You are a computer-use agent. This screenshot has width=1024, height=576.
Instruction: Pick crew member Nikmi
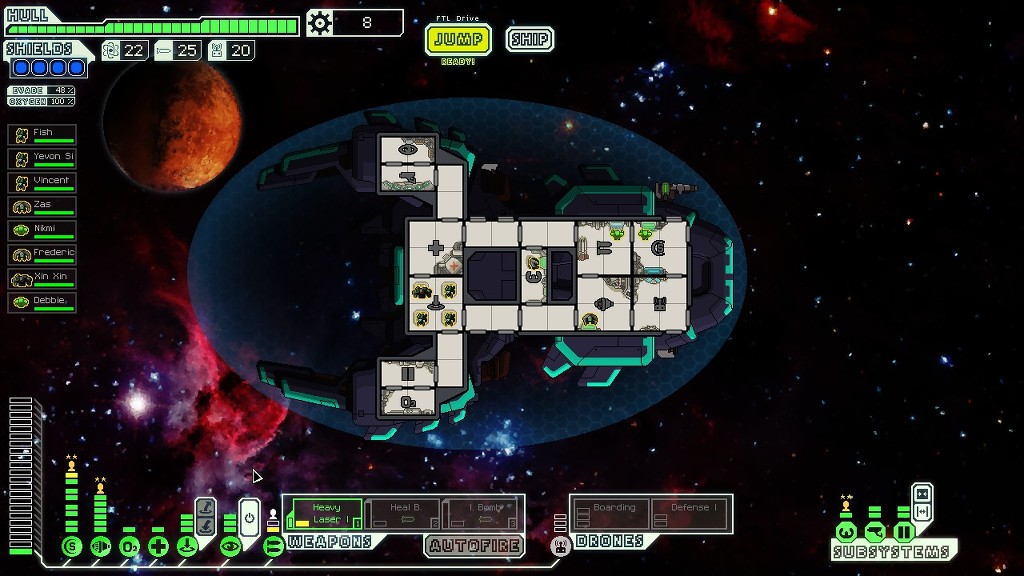43,230
